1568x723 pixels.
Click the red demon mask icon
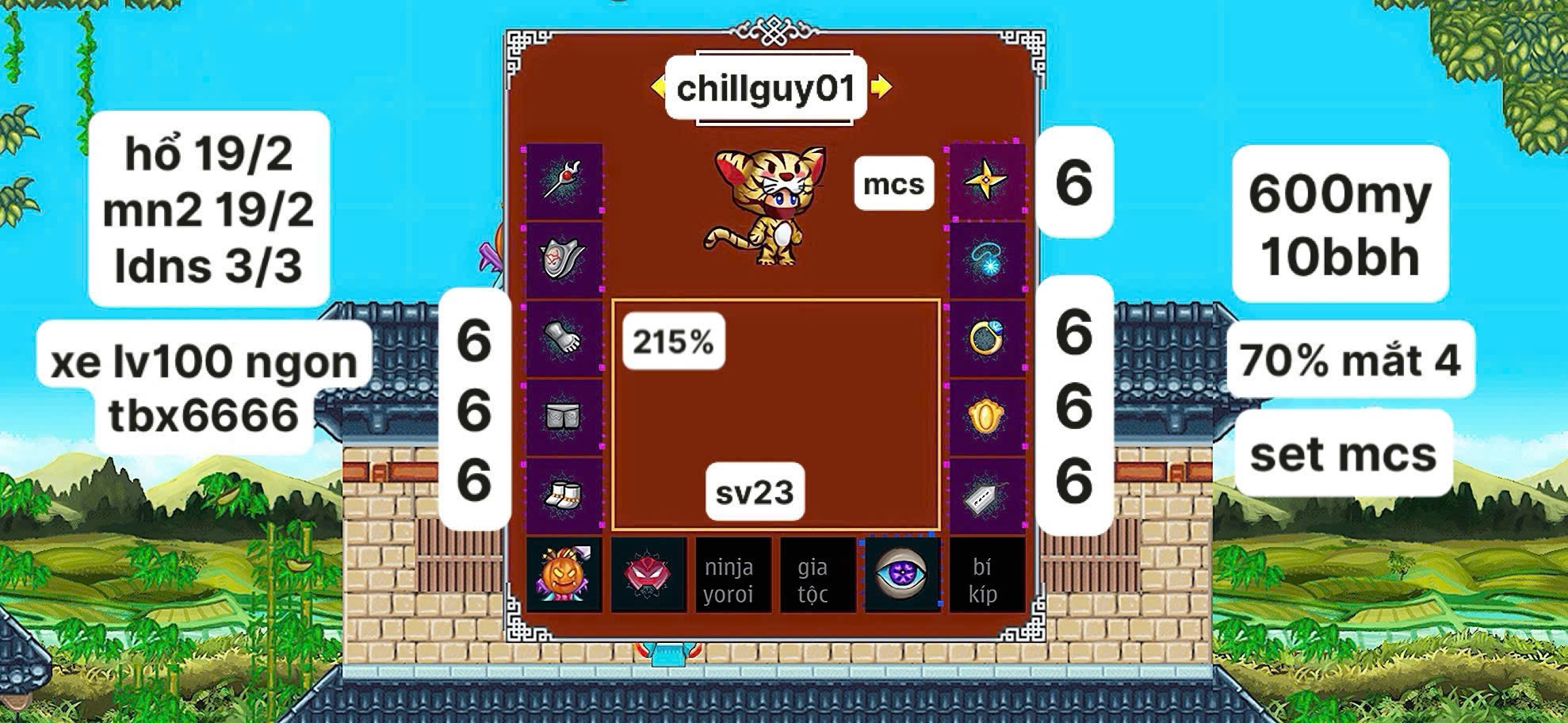[x=648, y=577]
